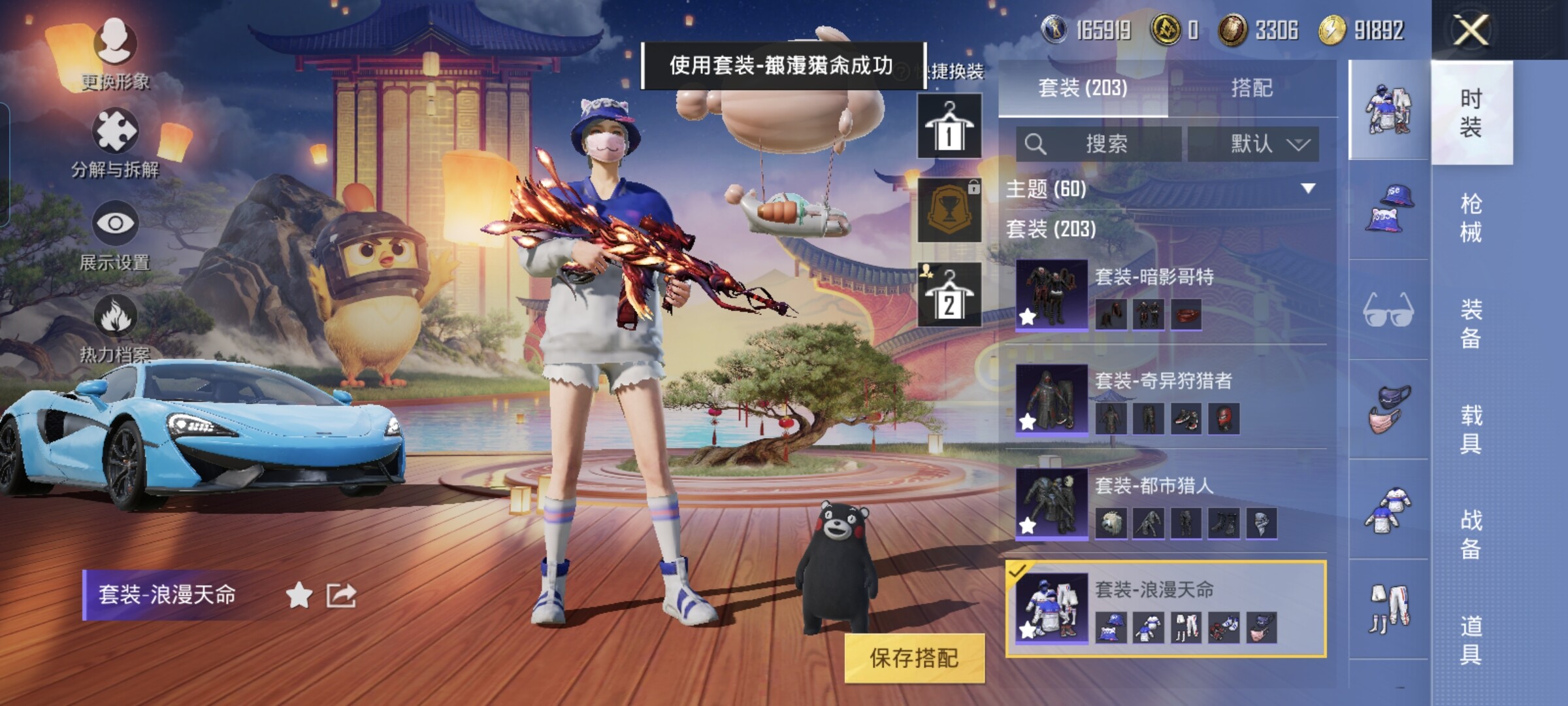Select quick outfit preset 2 hanger
Screen dimensions: 1568x706
tap(949, 294)
